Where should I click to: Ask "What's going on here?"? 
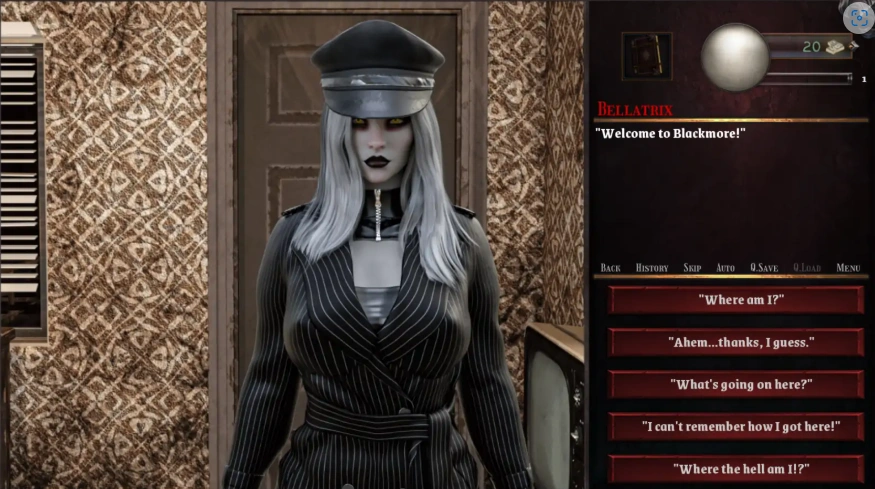click(x=736, y=384)
